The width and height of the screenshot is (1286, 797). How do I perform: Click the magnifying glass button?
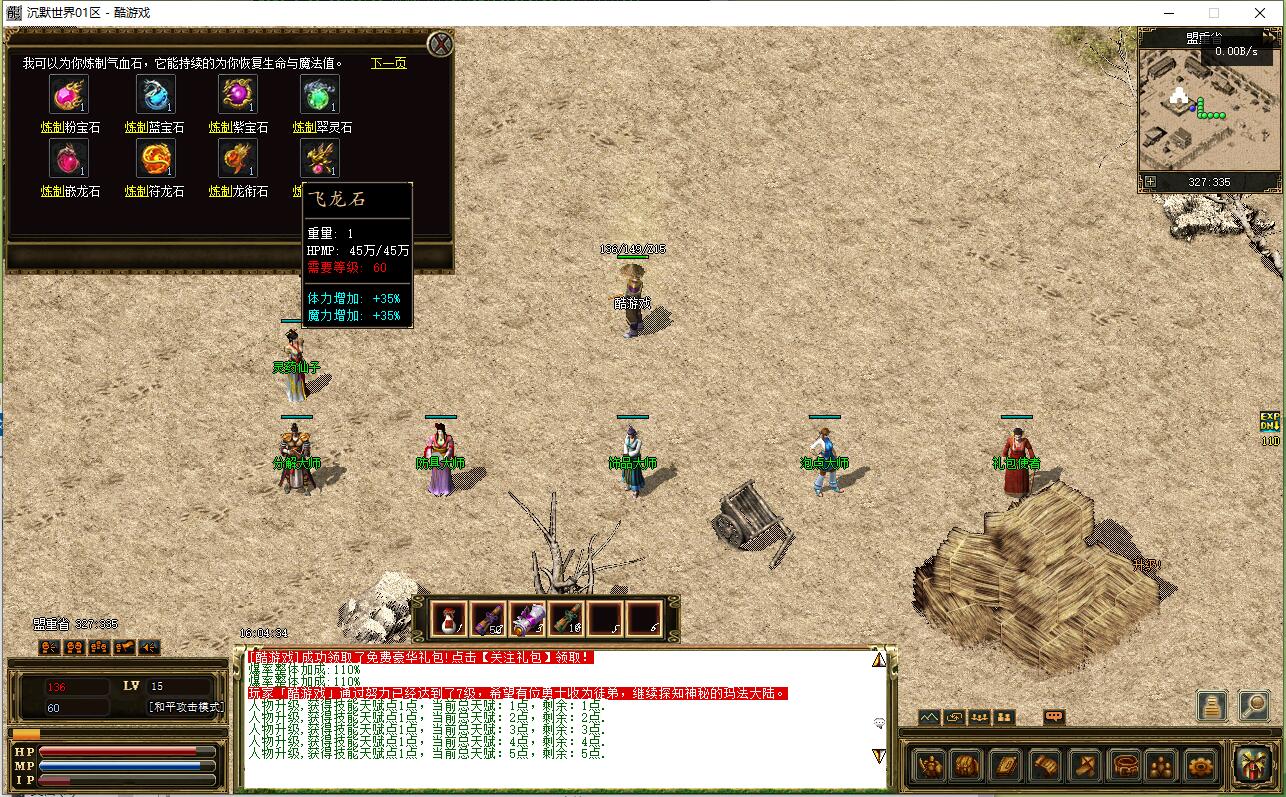tap(1254, 705)
